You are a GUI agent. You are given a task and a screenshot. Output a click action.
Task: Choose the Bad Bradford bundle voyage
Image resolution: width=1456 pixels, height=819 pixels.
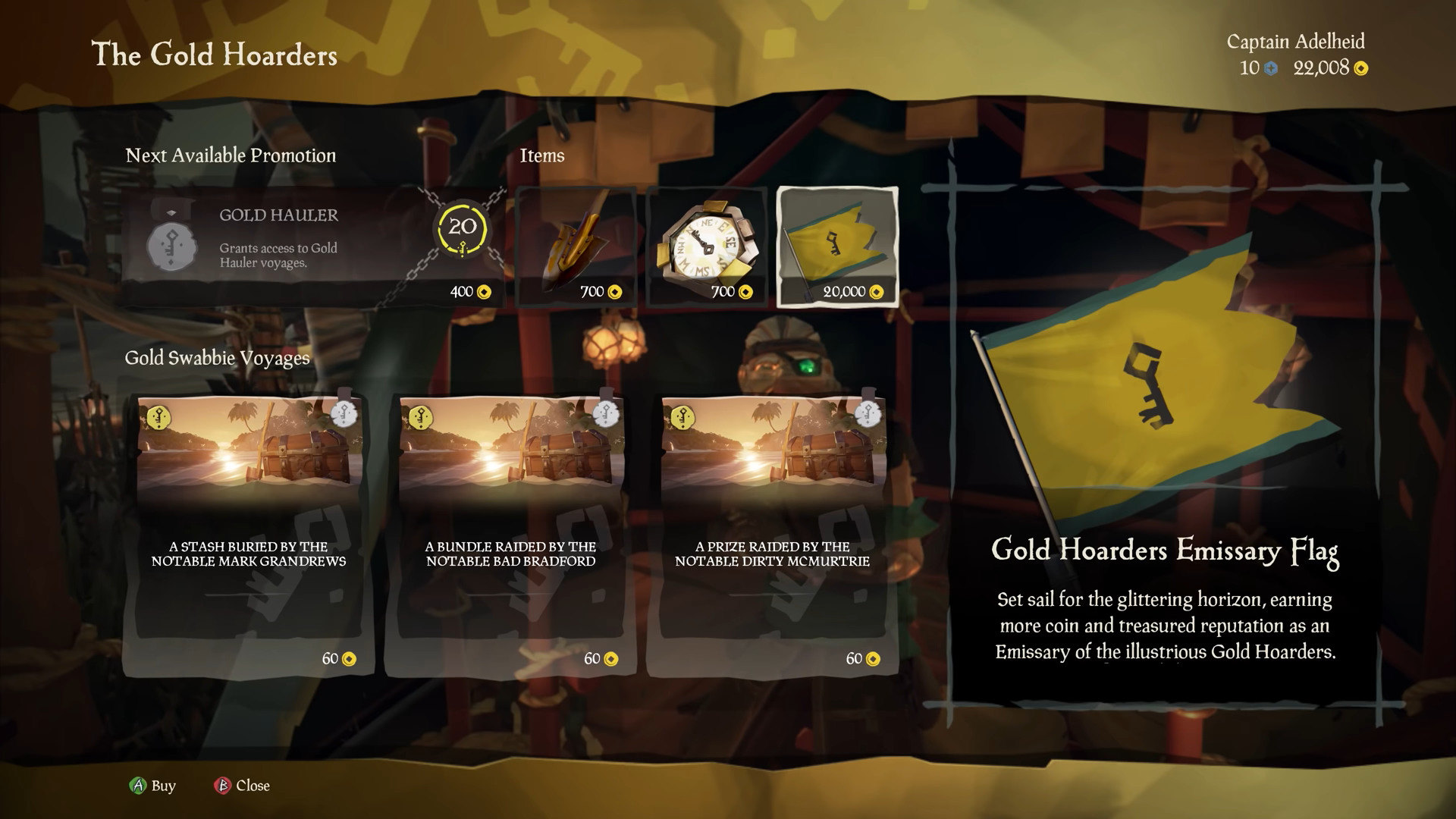click(510, 534)
